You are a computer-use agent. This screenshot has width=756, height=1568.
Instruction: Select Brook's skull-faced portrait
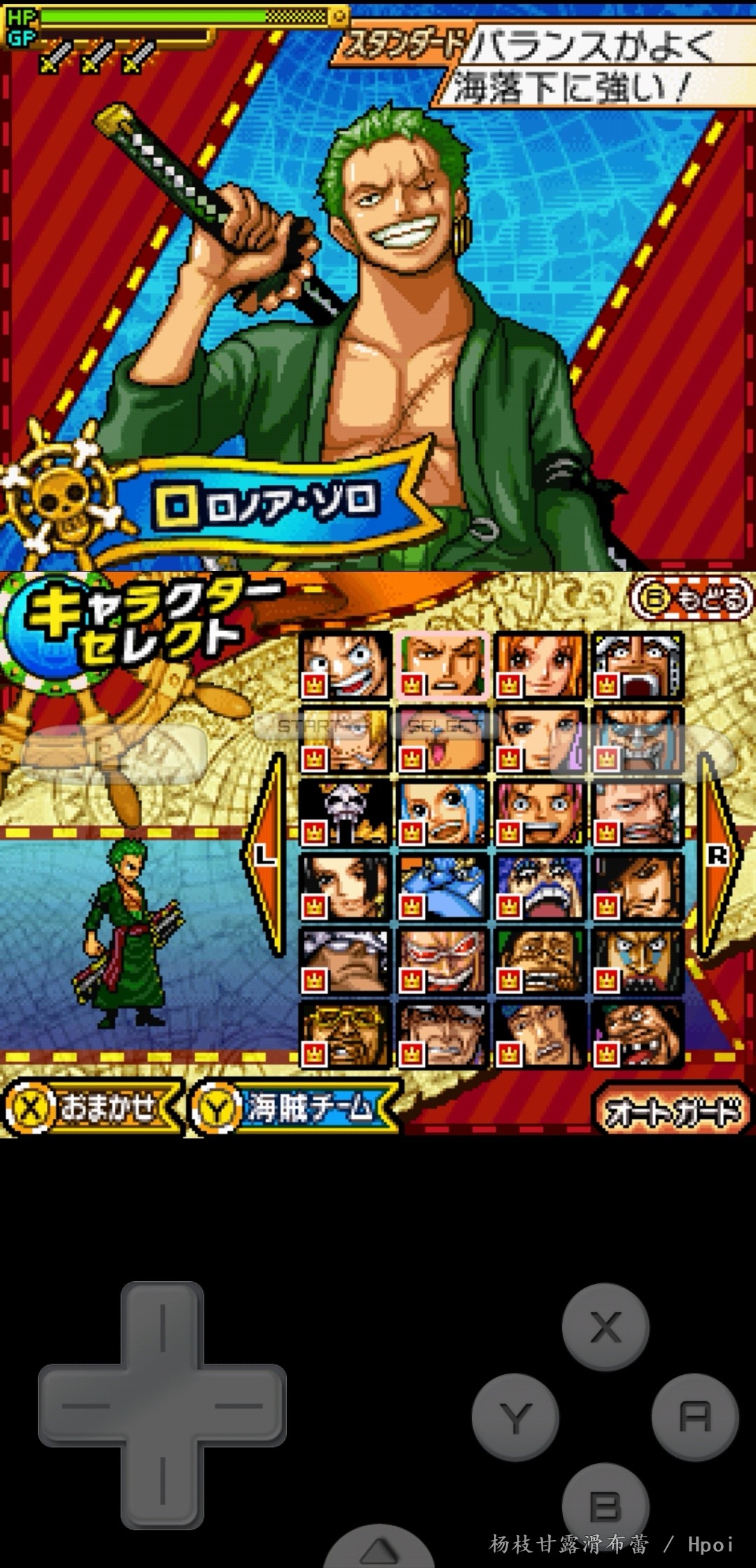click(344, 813)
